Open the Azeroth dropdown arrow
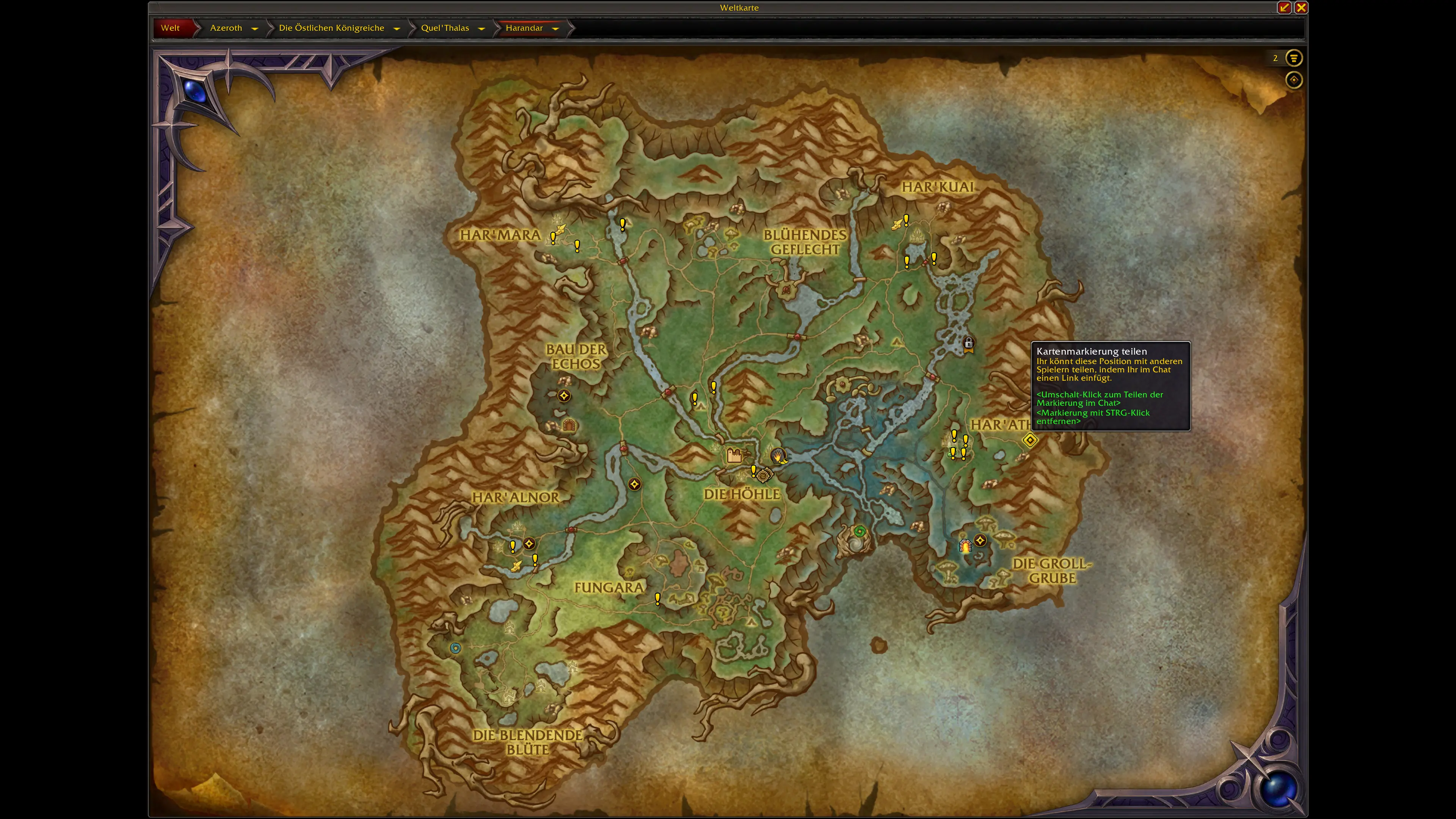 click(x=255, y=28)
